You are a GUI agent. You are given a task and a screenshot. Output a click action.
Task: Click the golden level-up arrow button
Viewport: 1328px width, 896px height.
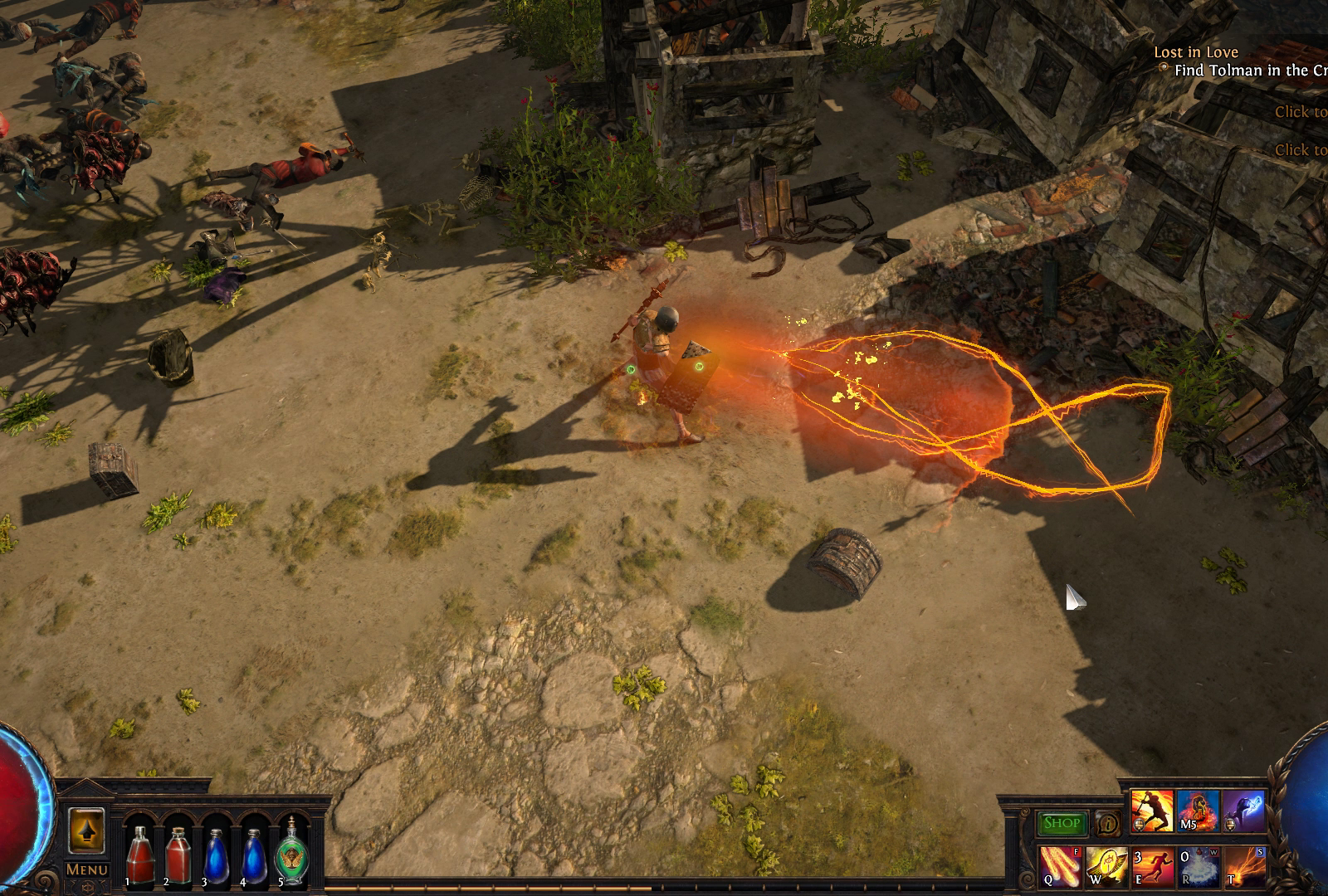(x=85, y=830)
